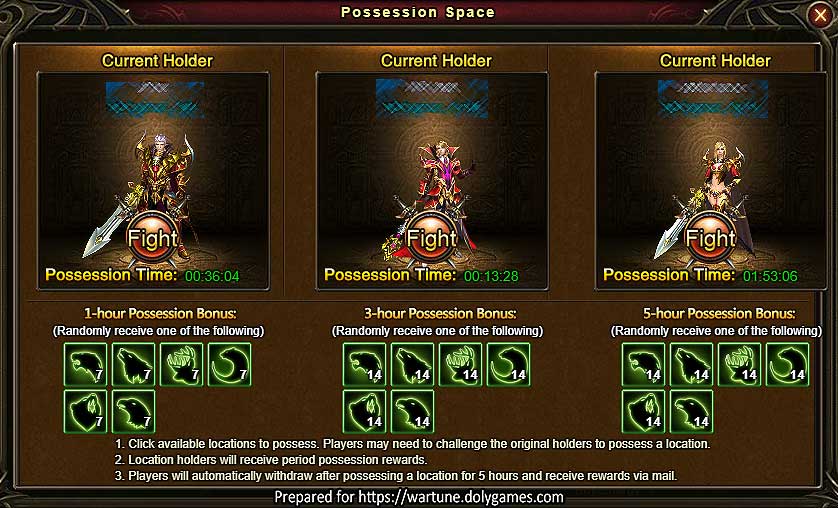This screenshot has height=508, width=838.
Task: Choose the antlered stag reward in 3-hour bonus
Action: 460,364
